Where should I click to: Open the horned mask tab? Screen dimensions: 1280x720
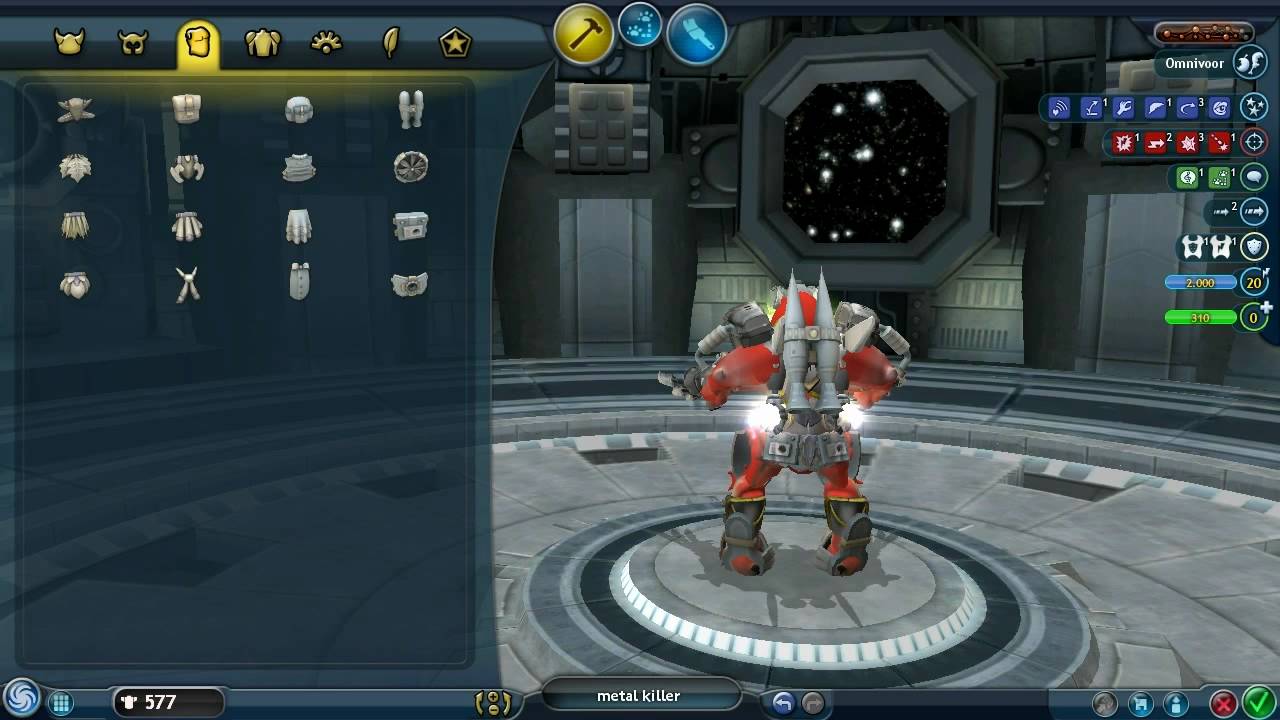[133, 43]
